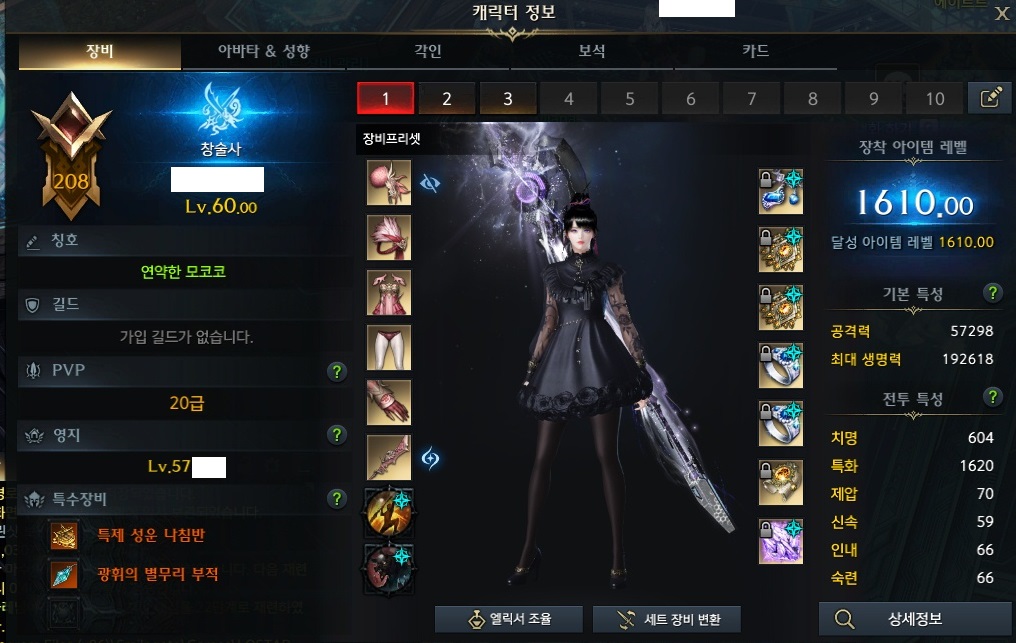Open help for 기본 특성
The height and width of the screenshot is (643, 1016).
pos(993,293)
